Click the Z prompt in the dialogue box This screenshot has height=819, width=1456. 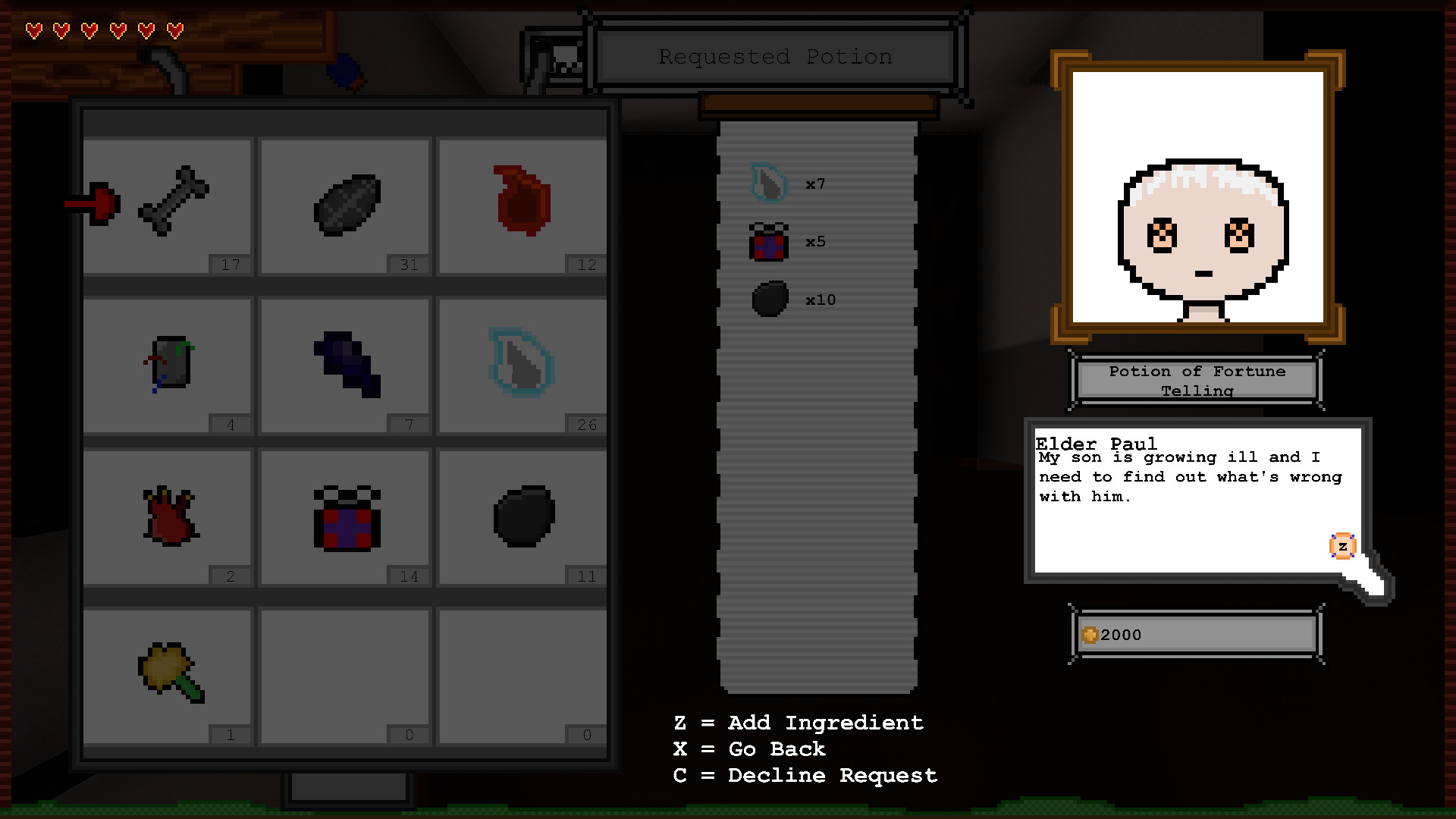pyautogui.click(x=1342, y=546)
